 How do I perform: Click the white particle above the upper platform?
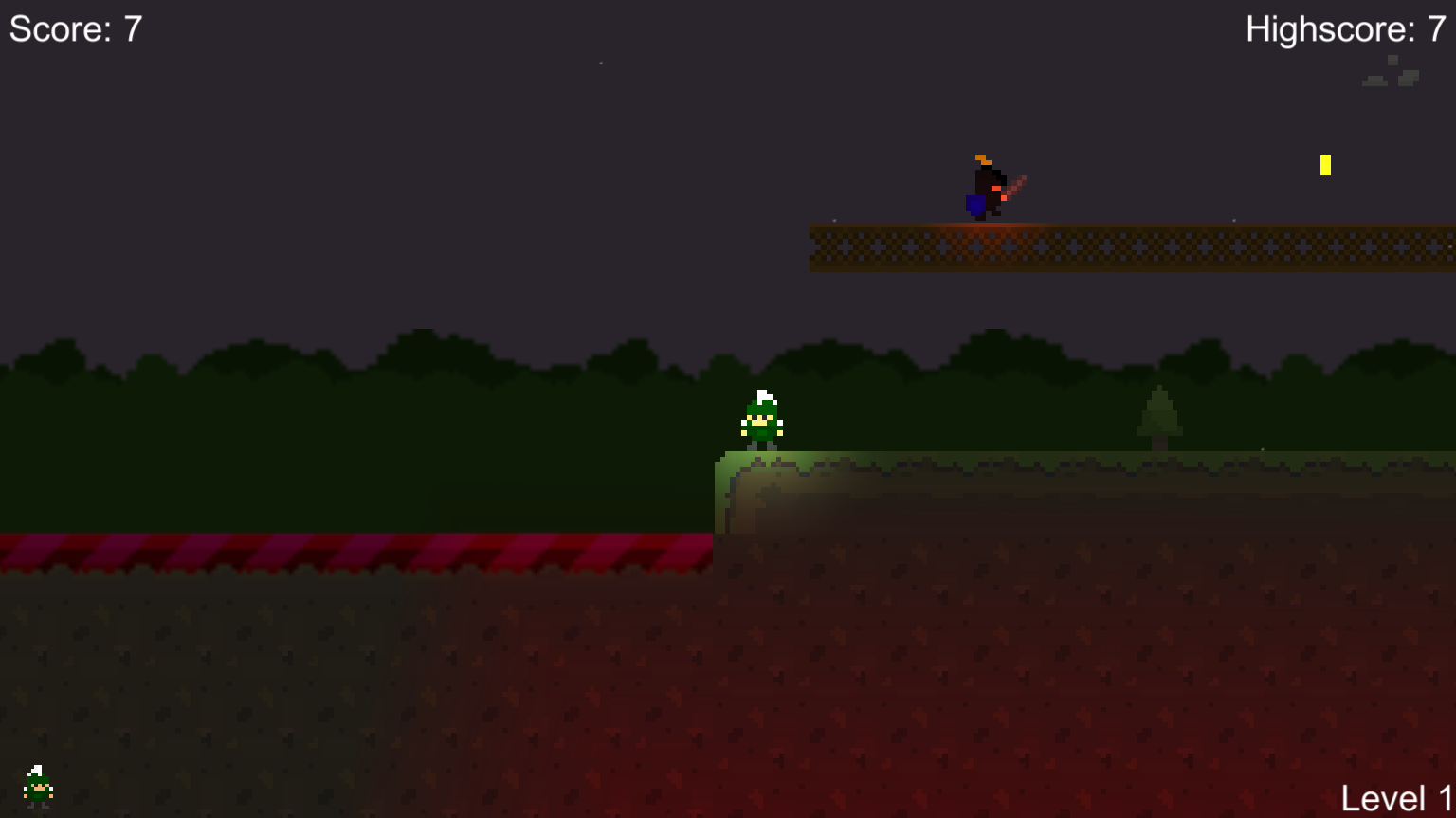[x=835, y=220]
